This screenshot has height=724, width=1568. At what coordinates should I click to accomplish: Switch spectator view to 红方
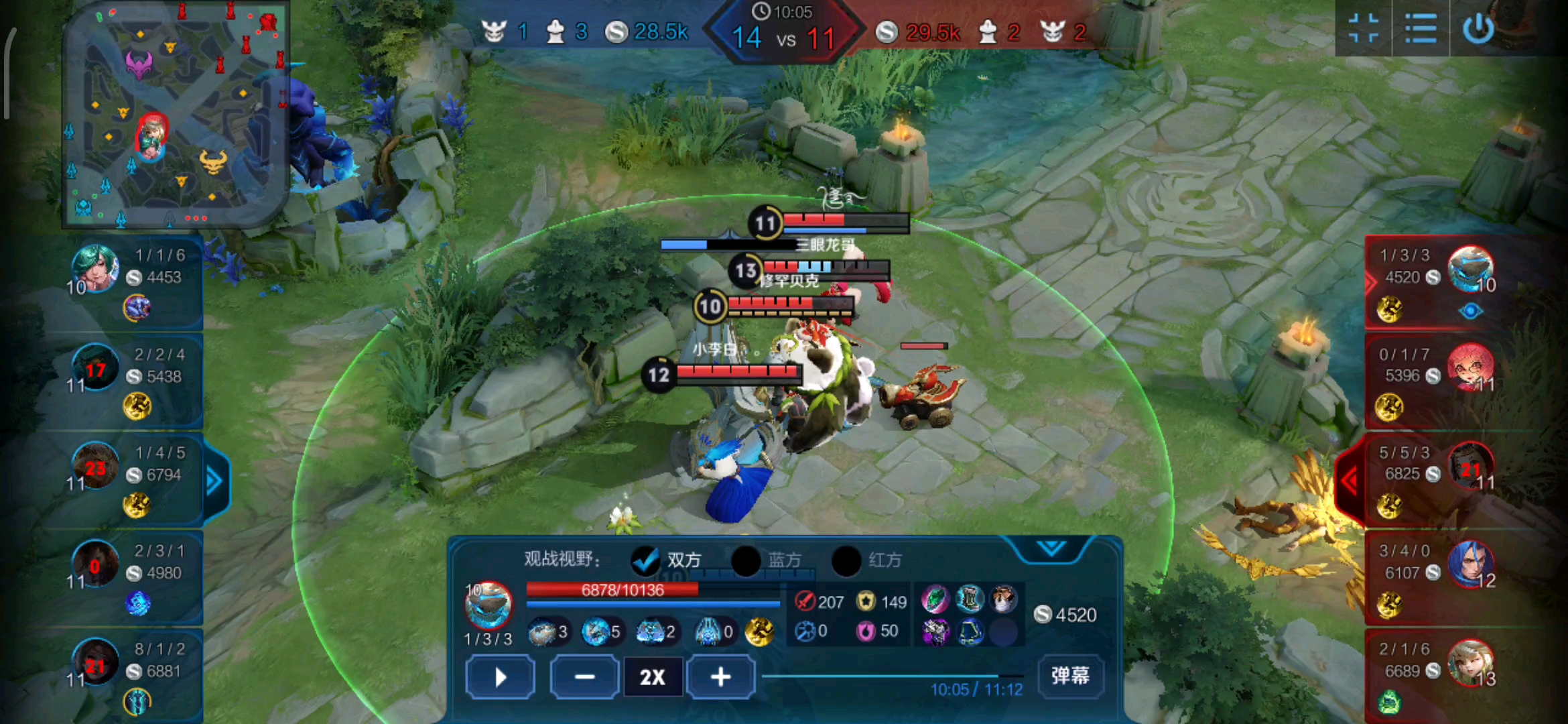[847, 560]
